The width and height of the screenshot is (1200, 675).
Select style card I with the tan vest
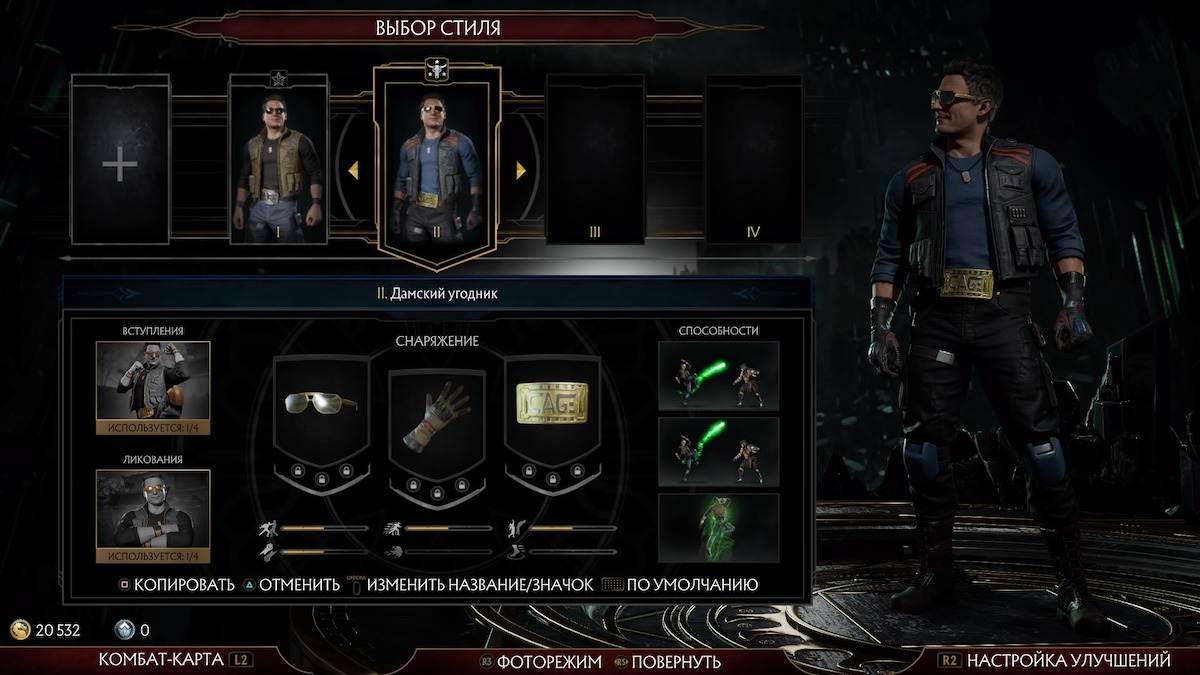(278, 160)
